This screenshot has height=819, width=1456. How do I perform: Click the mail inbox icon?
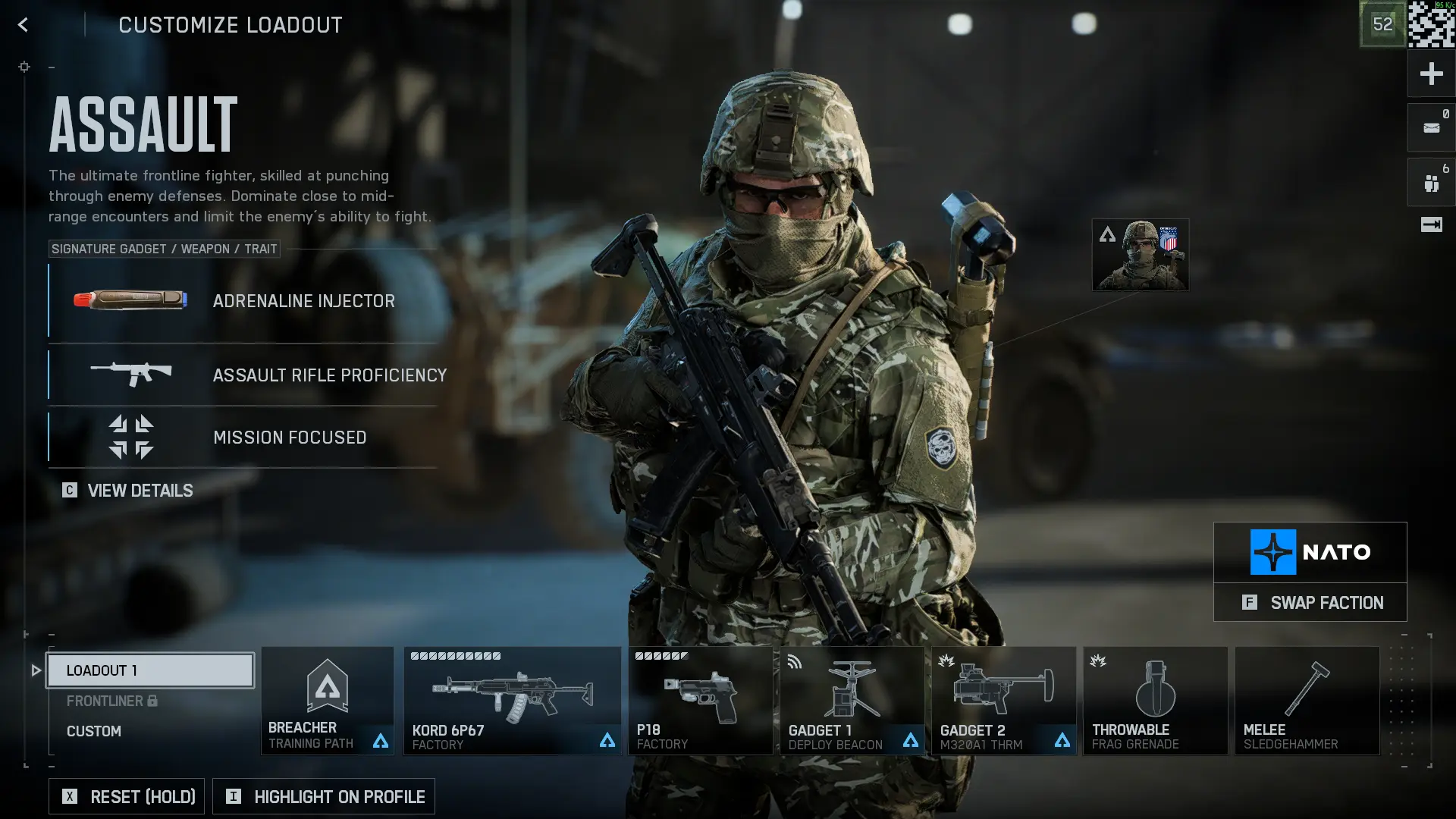[x=1432, y=127]
